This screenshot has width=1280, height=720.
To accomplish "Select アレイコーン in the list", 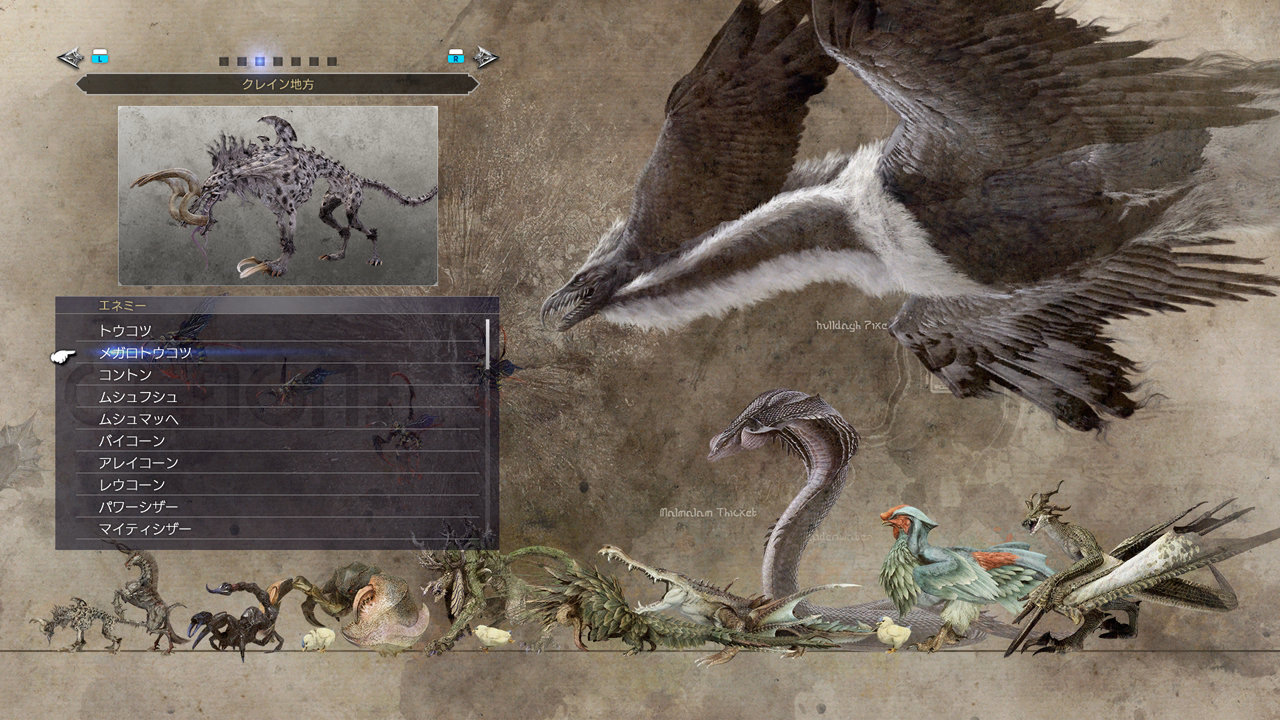I will click(138, 463).
